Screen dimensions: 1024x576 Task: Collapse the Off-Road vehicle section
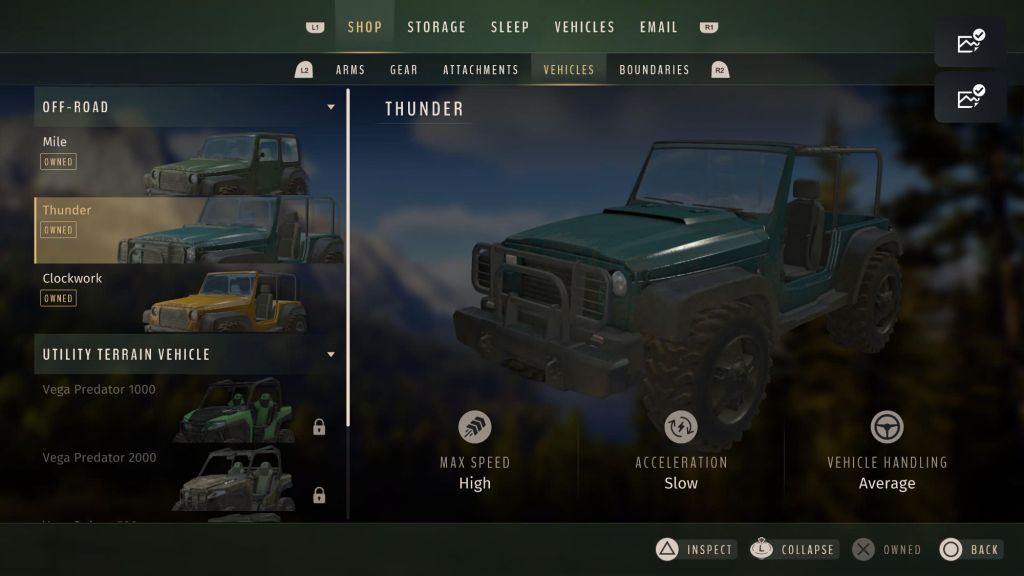pyautogui.click(x=331, y=107)
